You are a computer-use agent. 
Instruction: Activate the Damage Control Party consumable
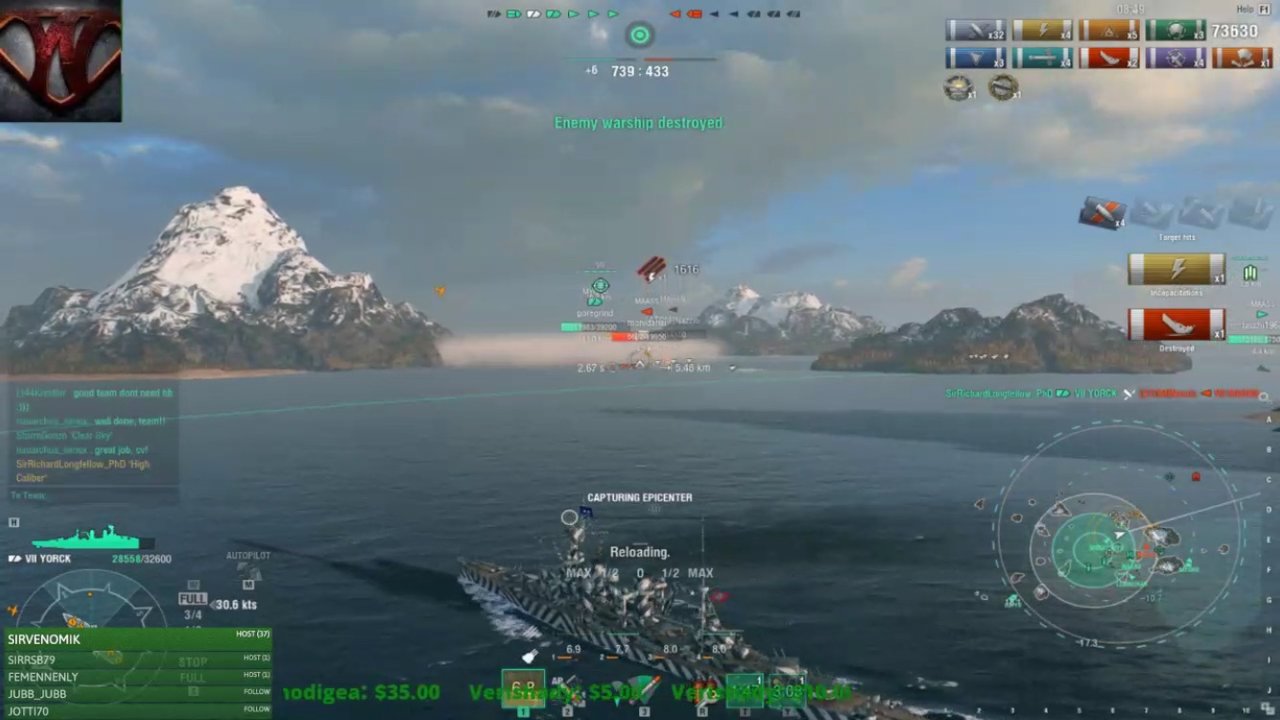pos(704,690)
